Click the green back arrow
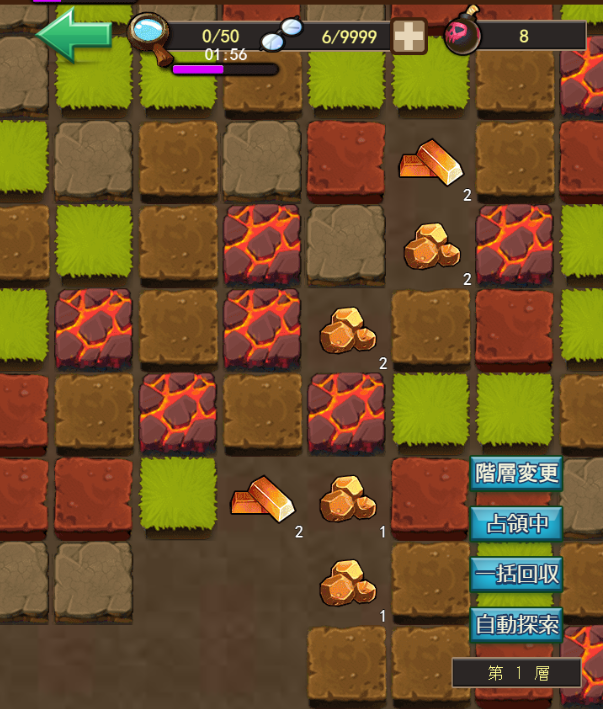This screenshot has height=709, width=603. click(x=72, y=35)
